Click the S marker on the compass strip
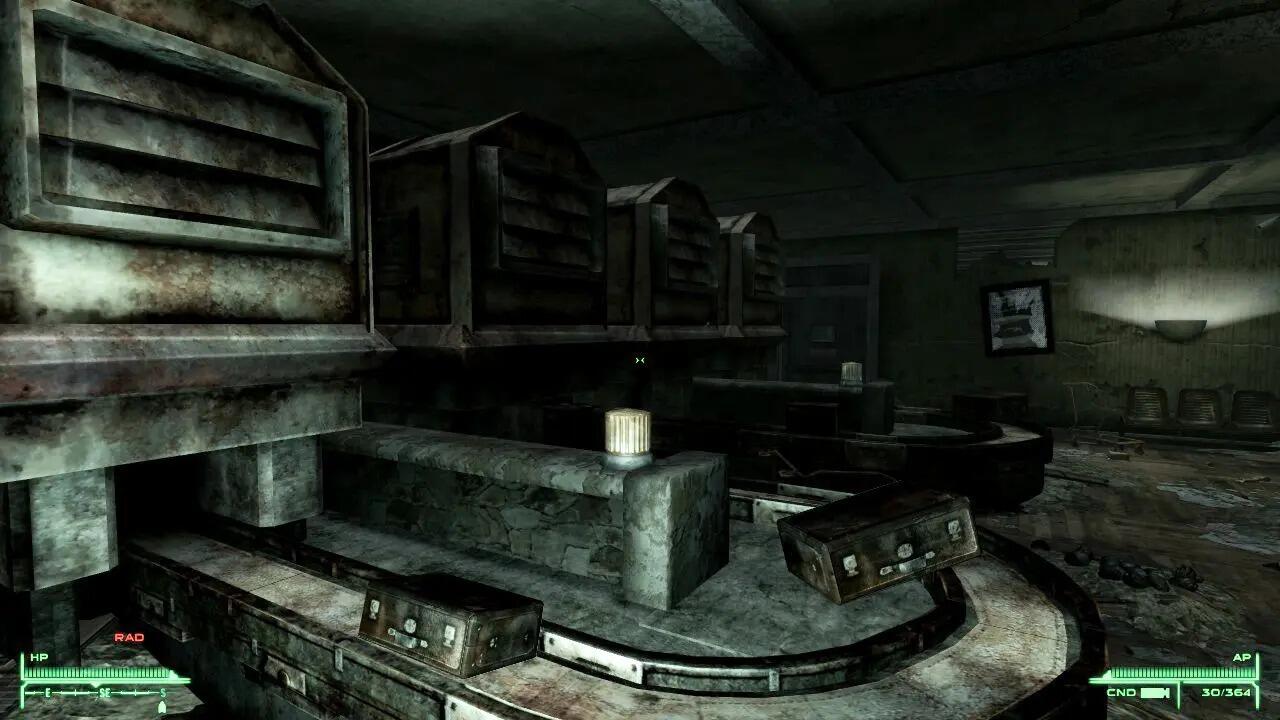Image resolution: width=1280 pixels, height=720 pixels. coord(163,692)
